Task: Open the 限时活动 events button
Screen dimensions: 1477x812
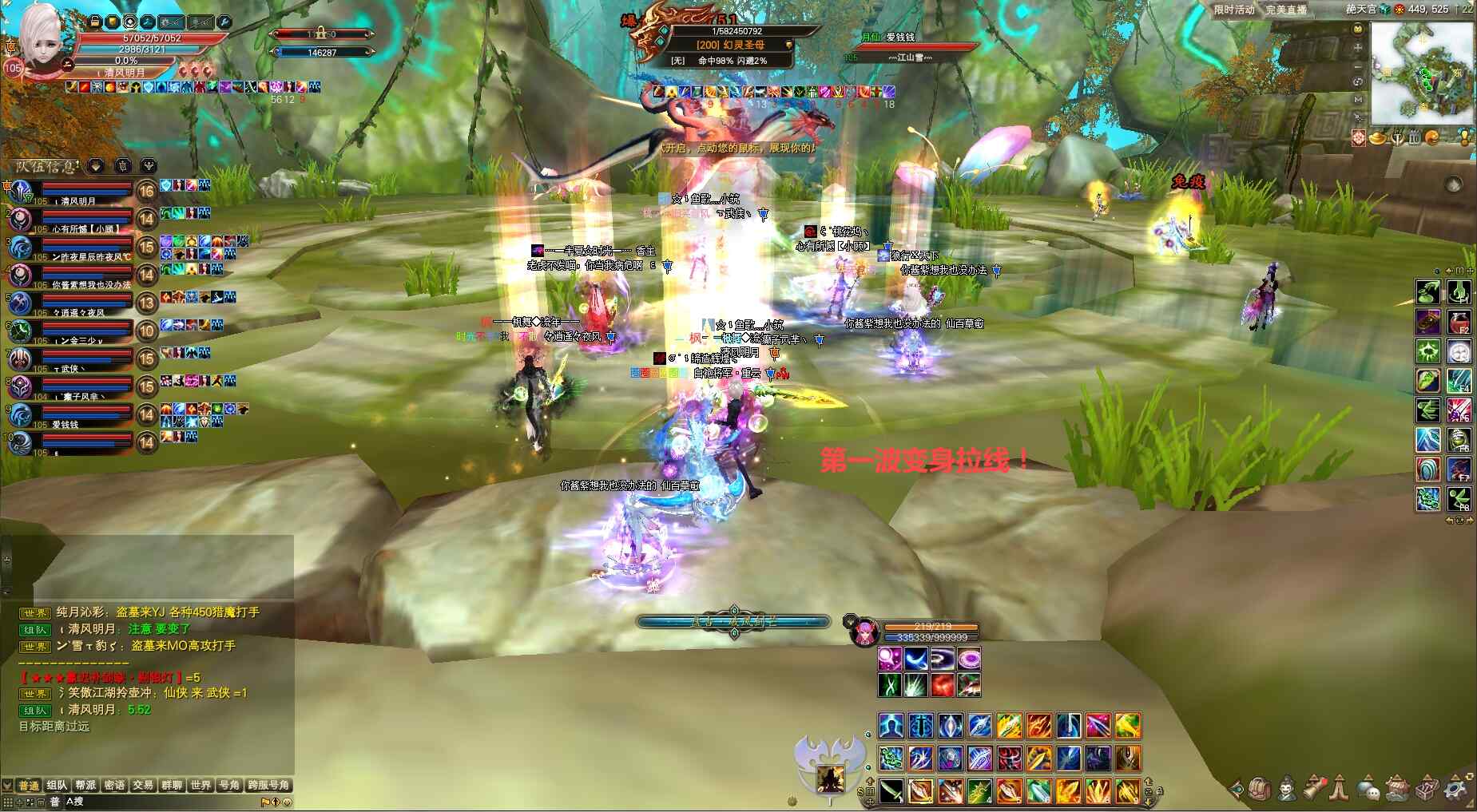Action: click(x=1234, y=10)
